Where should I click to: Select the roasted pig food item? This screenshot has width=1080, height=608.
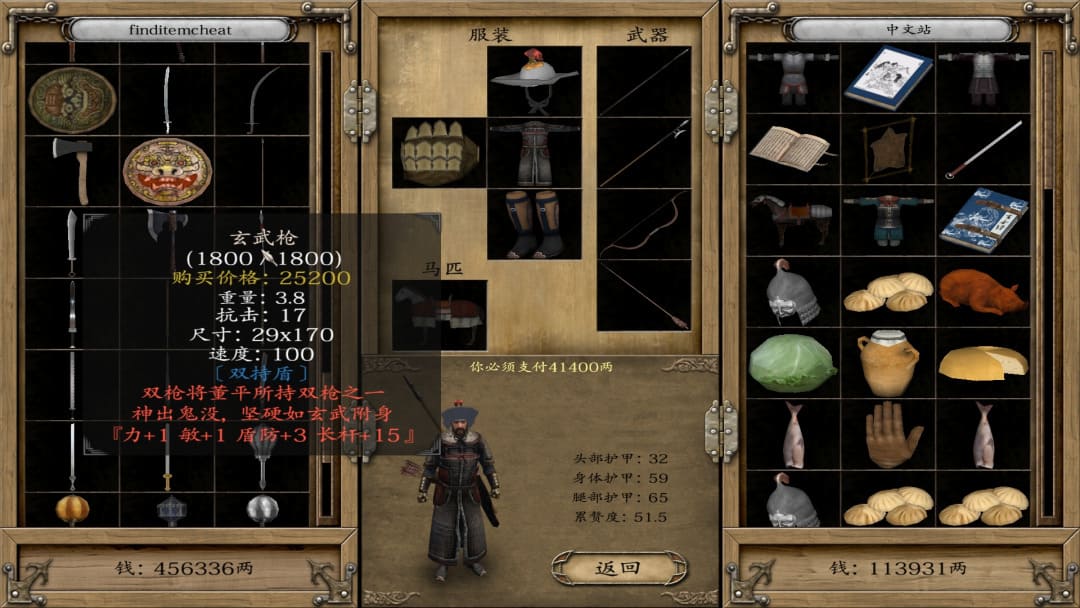(x=983, y=291)
